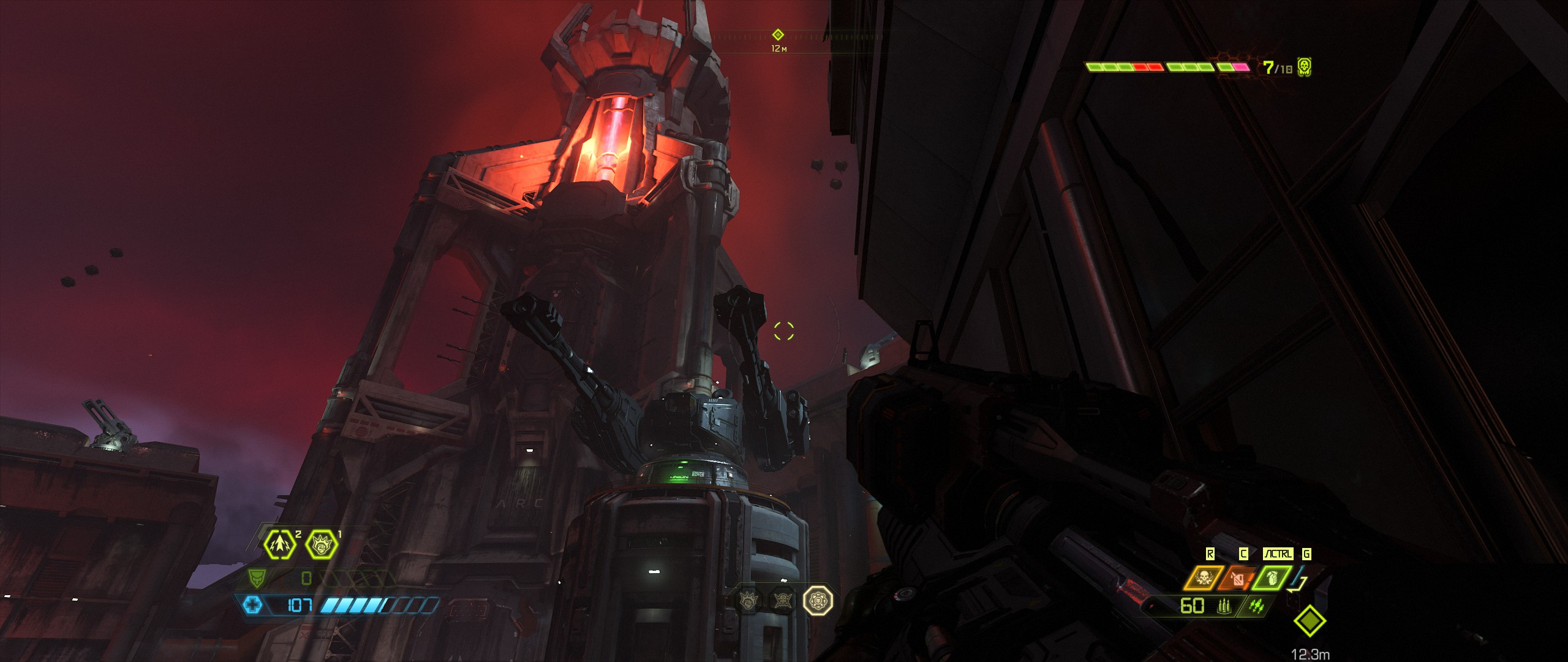Image resolution: width=1568 pixels, height=662 pixels.
Task: Select the fuel canister chainsaw icon
Action: click(1237, 578)
